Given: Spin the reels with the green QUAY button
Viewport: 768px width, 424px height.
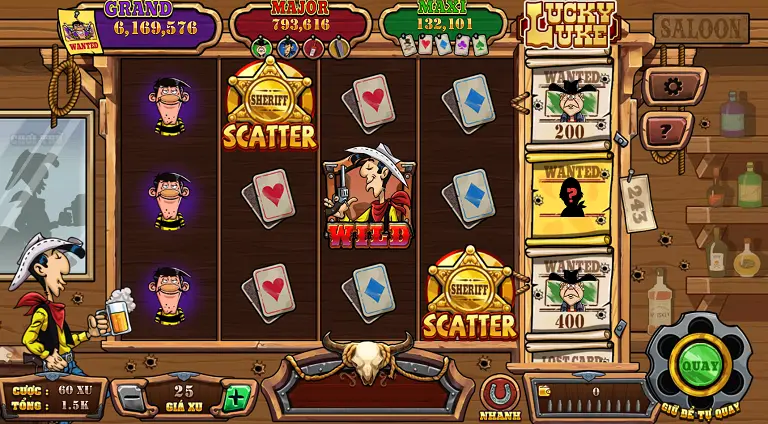Looking at the screenshot, I should (x=700, y=365).
